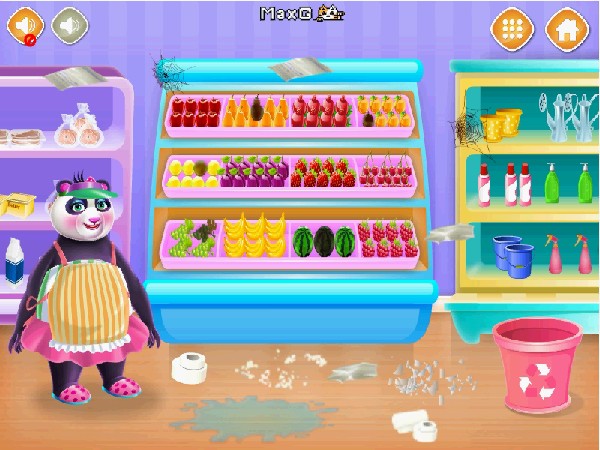Go to the home screen
This screenshot has height=450, width=600.
coord(566,28)
